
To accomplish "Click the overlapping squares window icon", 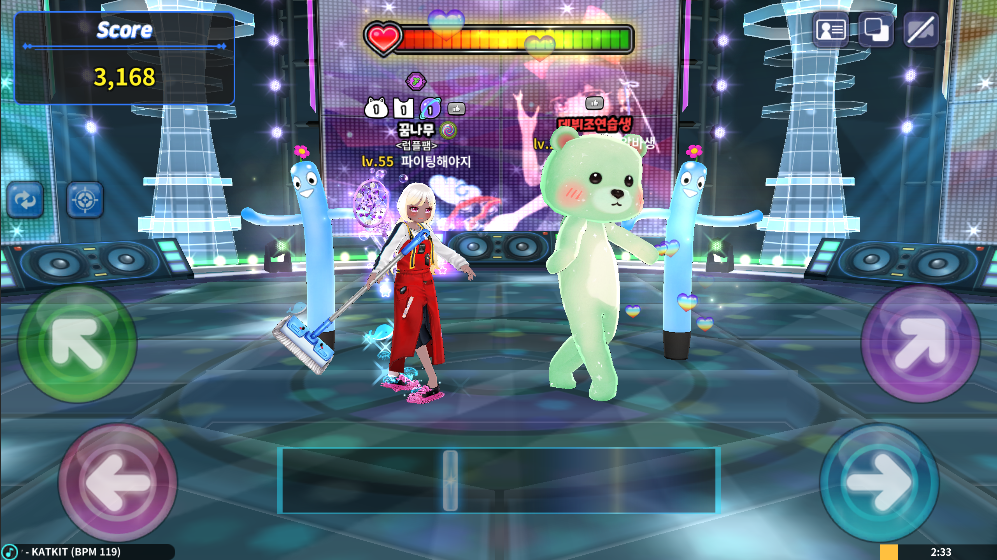I will pyautogui.click(x=876, y=30).
